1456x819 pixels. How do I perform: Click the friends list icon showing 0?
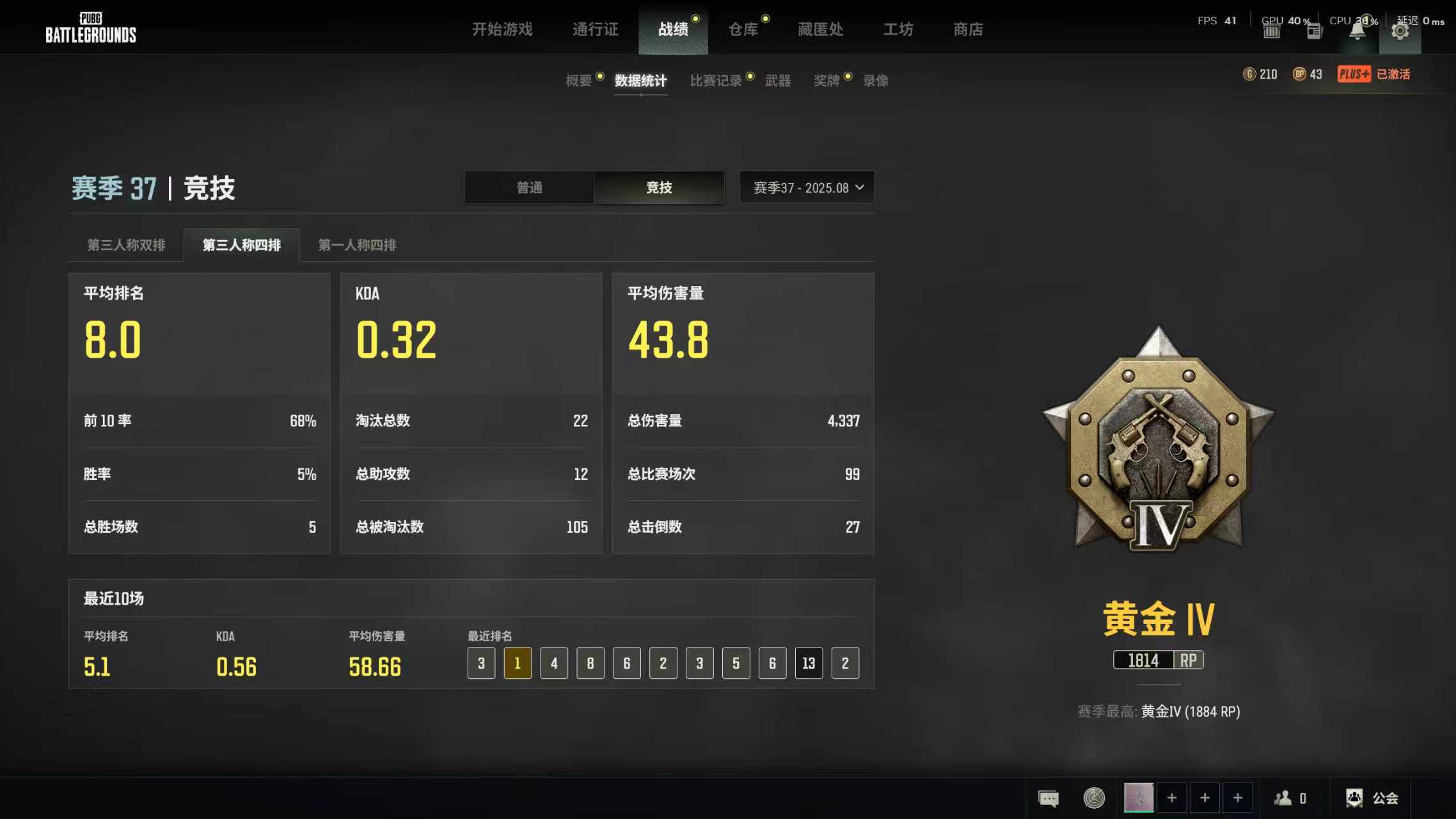[1284, 798]
